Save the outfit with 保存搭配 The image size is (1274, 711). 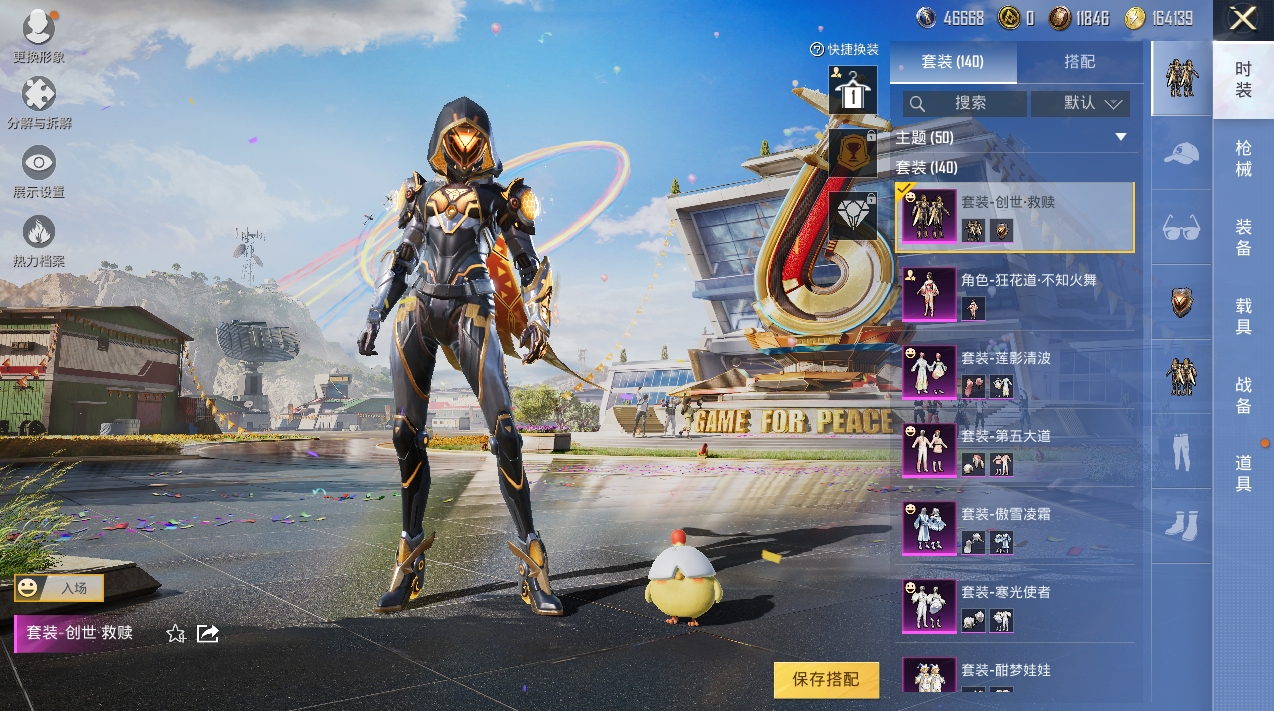coord(826,680)
